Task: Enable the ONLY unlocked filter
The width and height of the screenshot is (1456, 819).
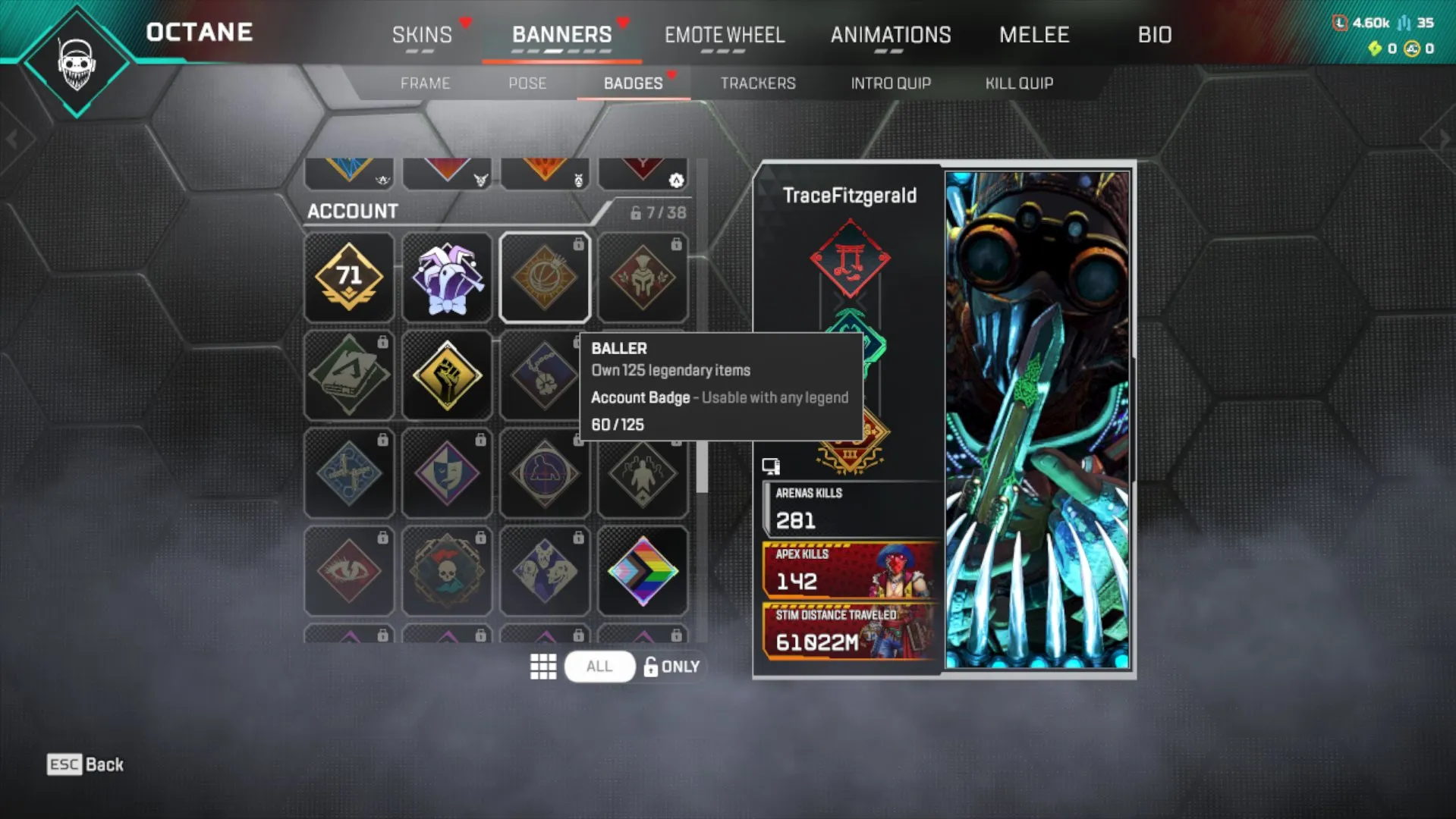Action: coord(671,667)
